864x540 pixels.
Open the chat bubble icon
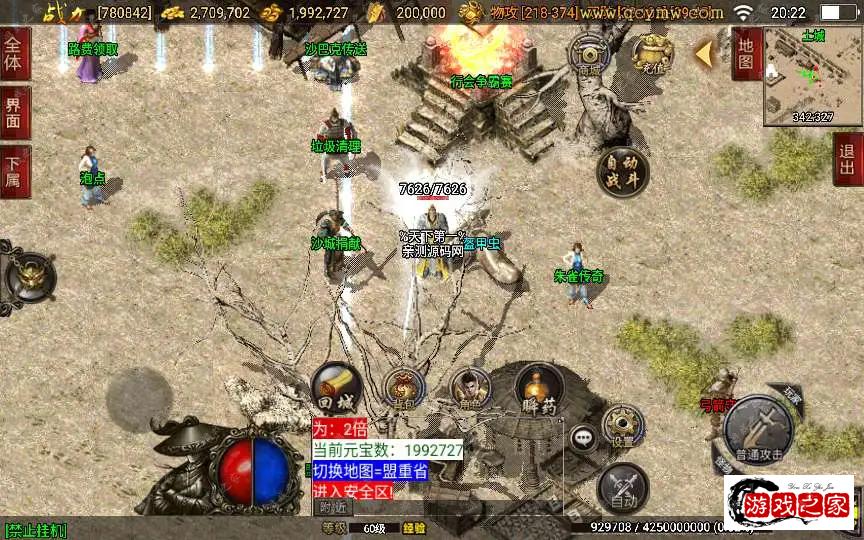click(582, 436)
